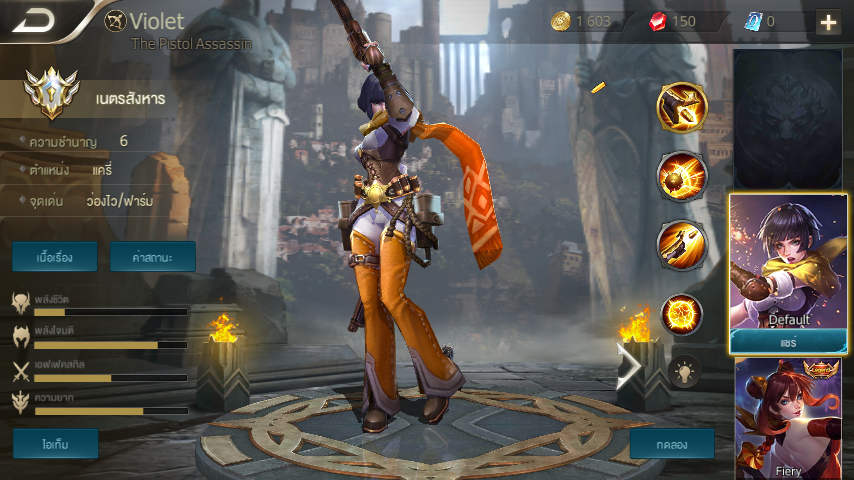Open the ไอเท็ม items button
Viewport: 854px width, 480px height.
[55, 443]
